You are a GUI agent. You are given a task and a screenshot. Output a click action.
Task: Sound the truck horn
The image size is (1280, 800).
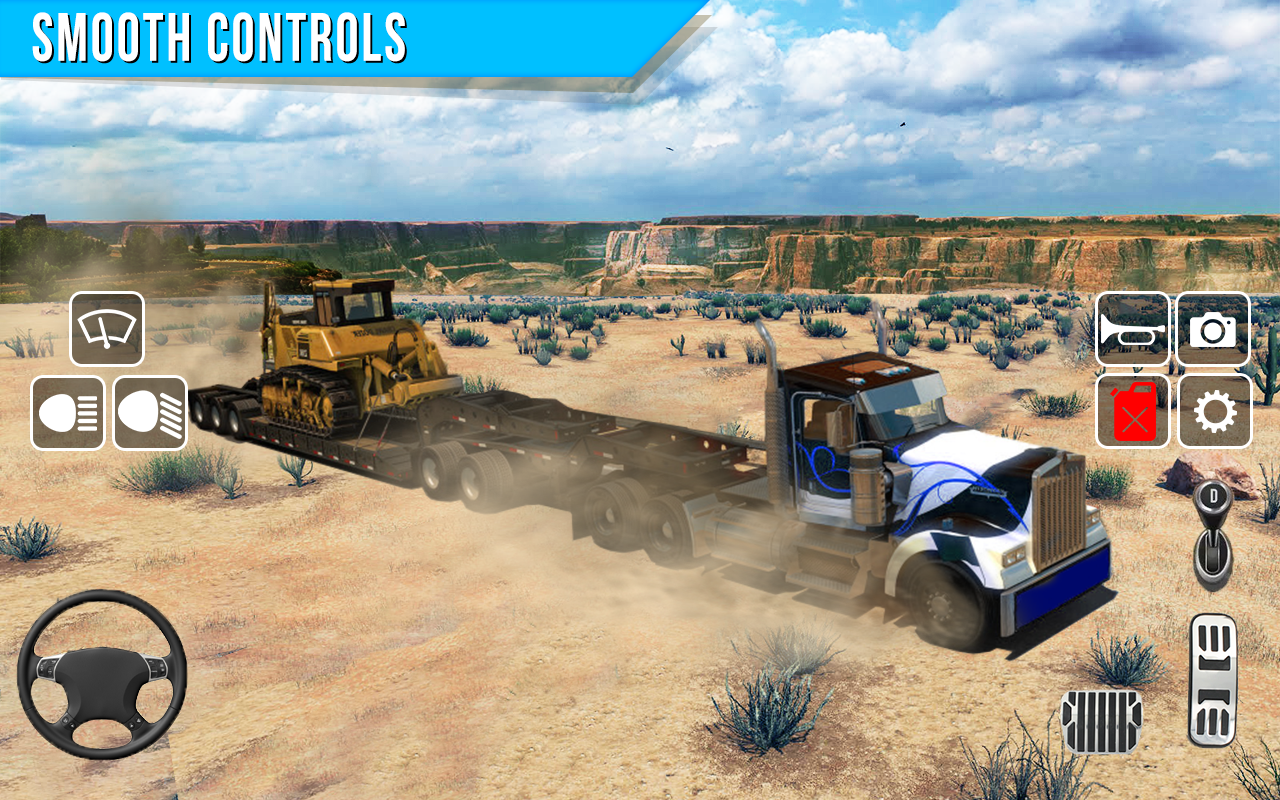point(1132,330)
